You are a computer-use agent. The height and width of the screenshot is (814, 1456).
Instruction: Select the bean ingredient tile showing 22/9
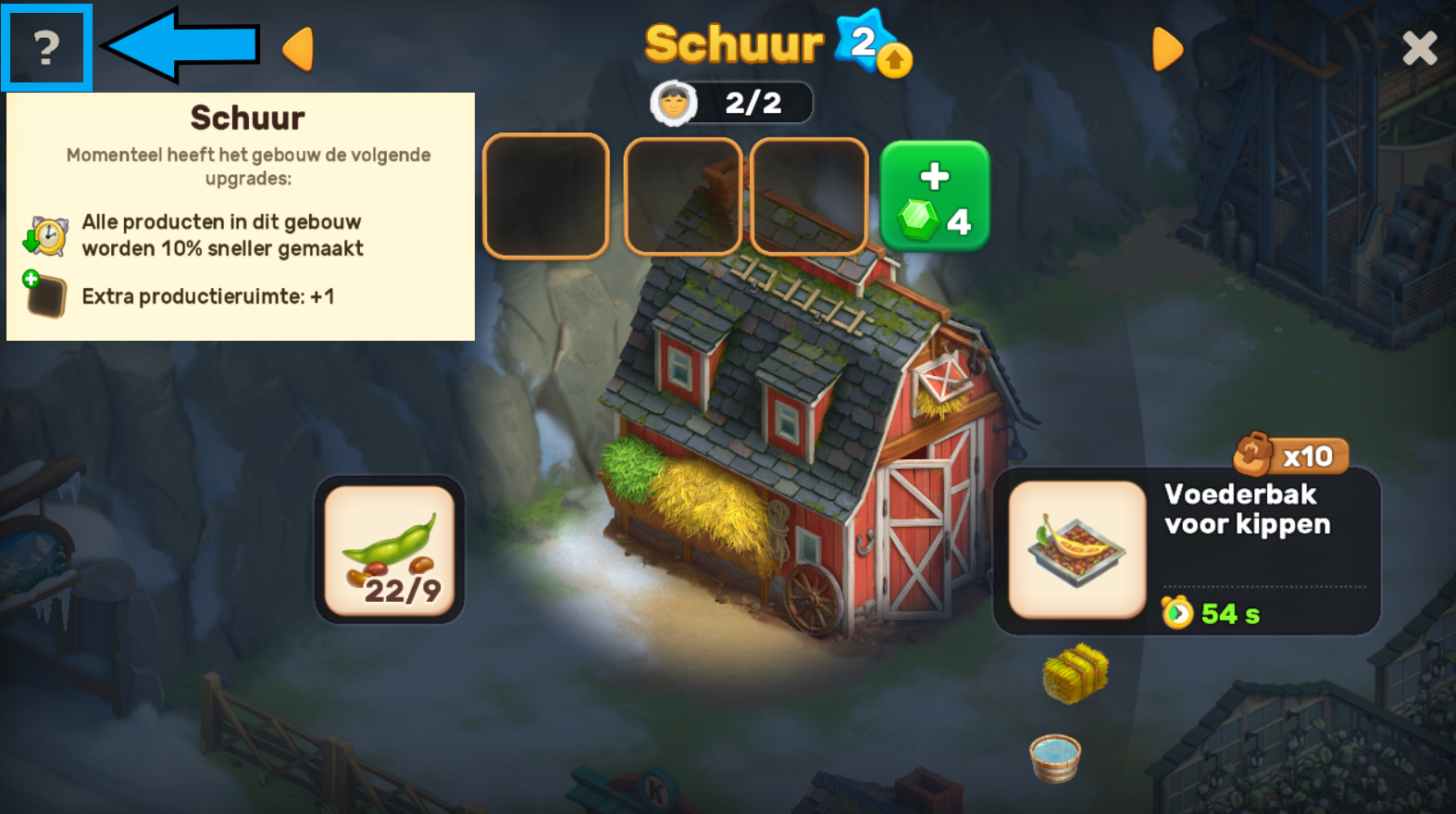pos(390,550)
